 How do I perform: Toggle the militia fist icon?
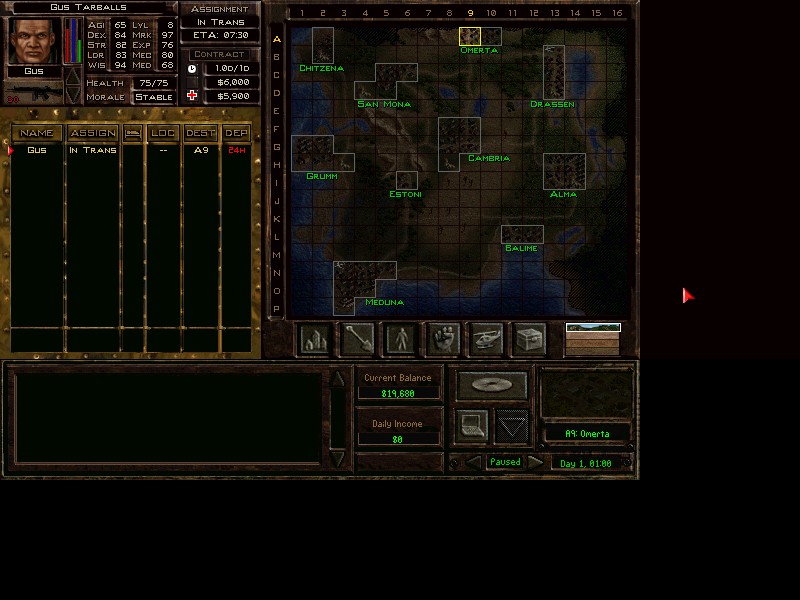pyautogui.click(x=444, y=340)
